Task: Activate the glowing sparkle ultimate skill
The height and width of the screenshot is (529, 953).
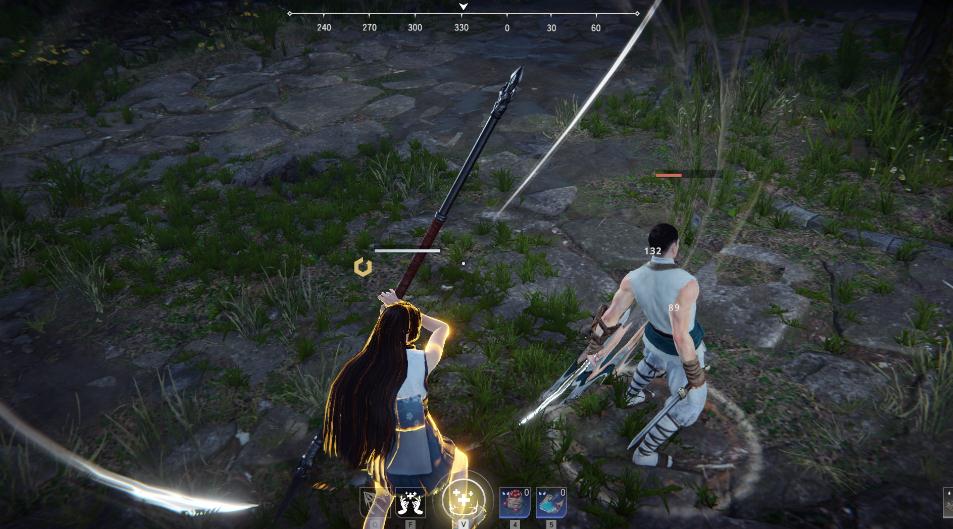Action: point(464,499)
